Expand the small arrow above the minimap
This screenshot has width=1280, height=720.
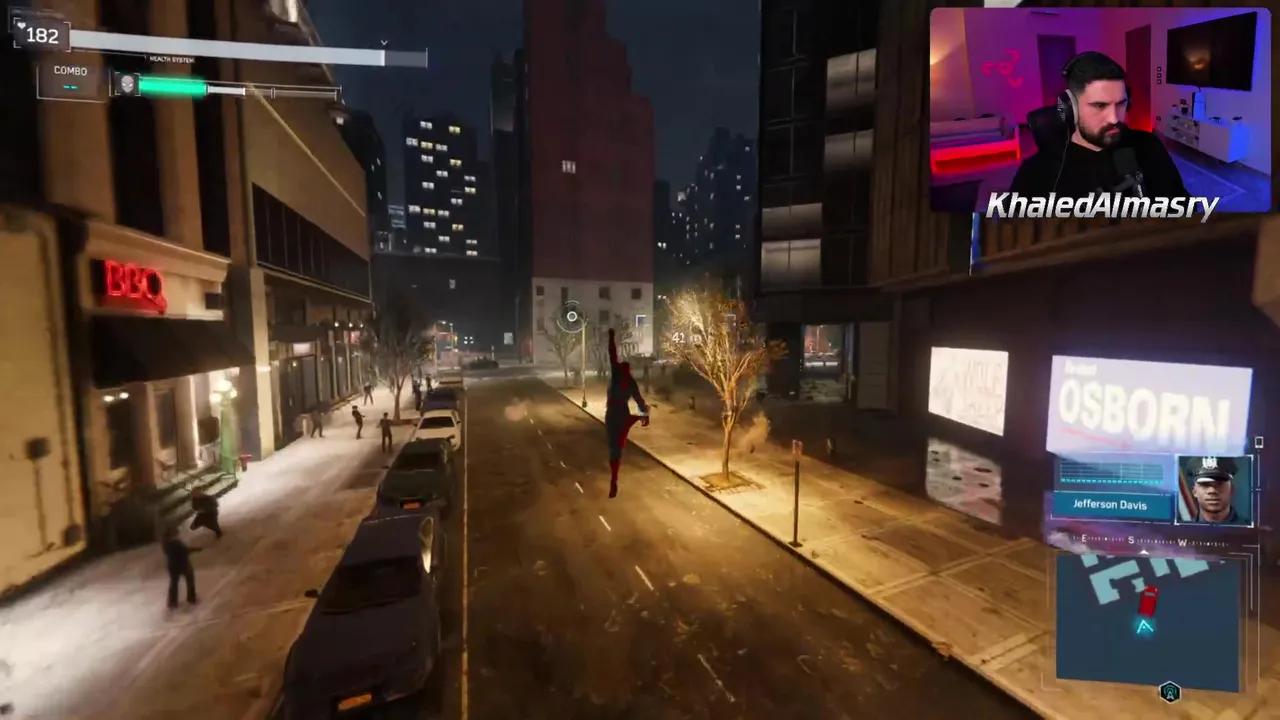coord(1145,553)
